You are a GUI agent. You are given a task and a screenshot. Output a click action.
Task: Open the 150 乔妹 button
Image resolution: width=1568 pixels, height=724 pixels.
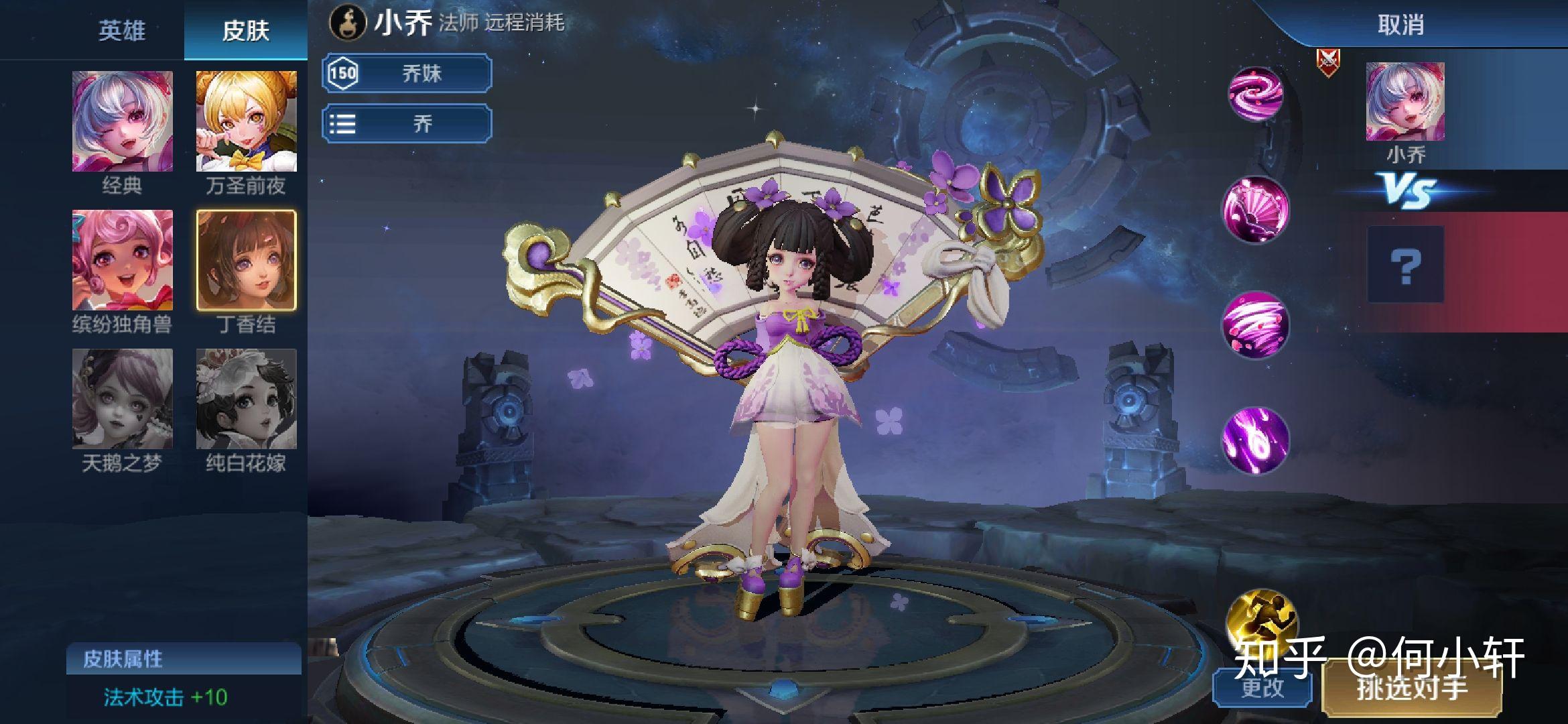click(x=407, y=73)
